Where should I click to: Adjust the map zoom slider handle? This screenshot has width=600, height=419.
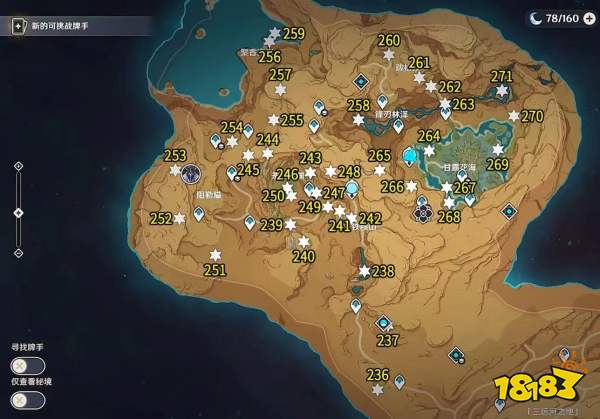click(x=17, y=212)
